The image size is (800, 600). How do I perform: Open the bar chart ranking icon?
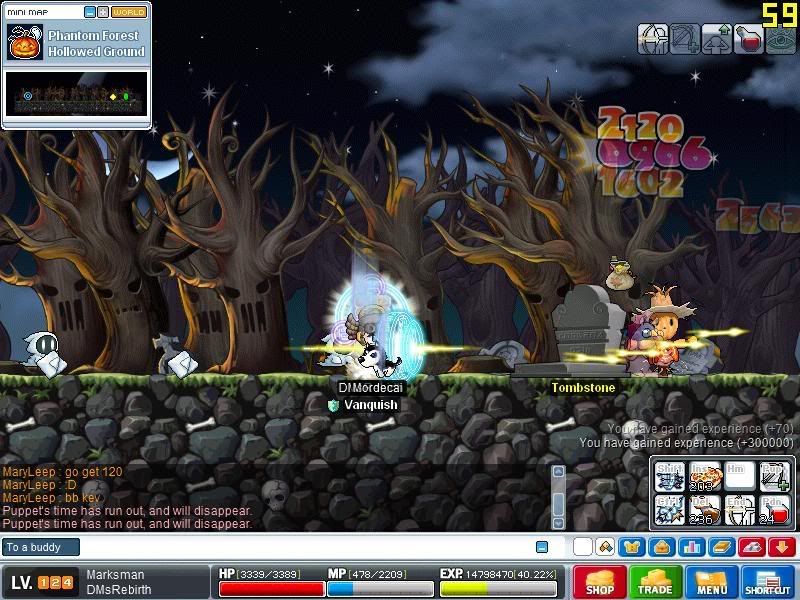tap(692, 547)
